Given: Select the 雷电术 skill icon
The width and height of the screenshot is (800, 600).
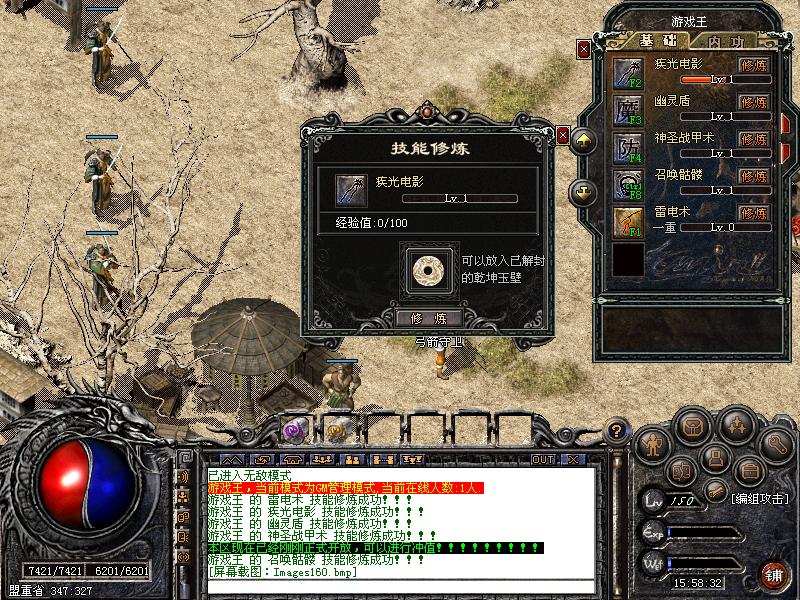Looking at the screenshot, I should (628, 220).
